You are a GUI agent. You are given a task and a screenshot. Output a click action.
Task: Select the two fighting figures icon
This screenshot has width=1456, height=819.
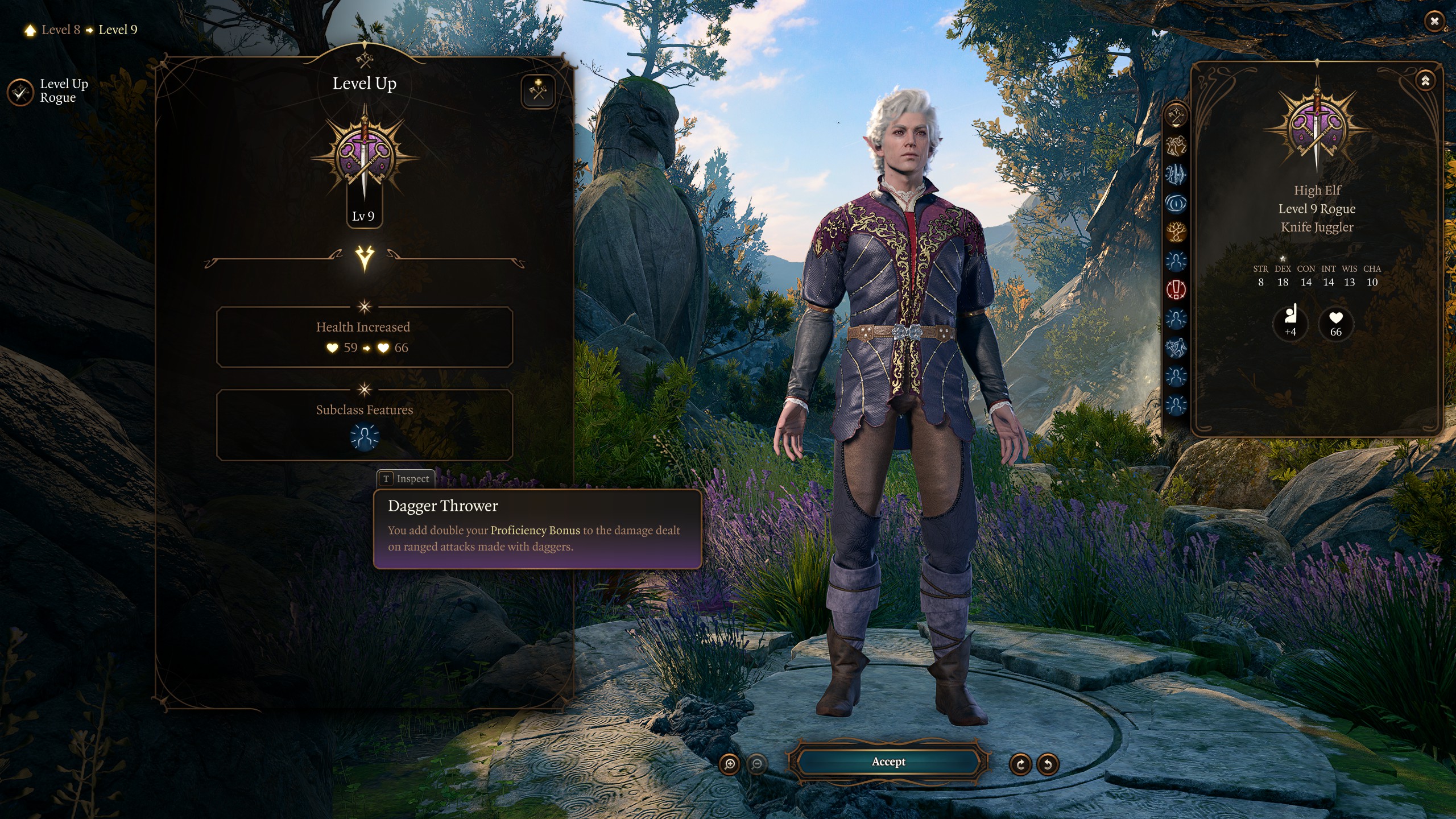pyautogui.click(x=1176, y=146)
